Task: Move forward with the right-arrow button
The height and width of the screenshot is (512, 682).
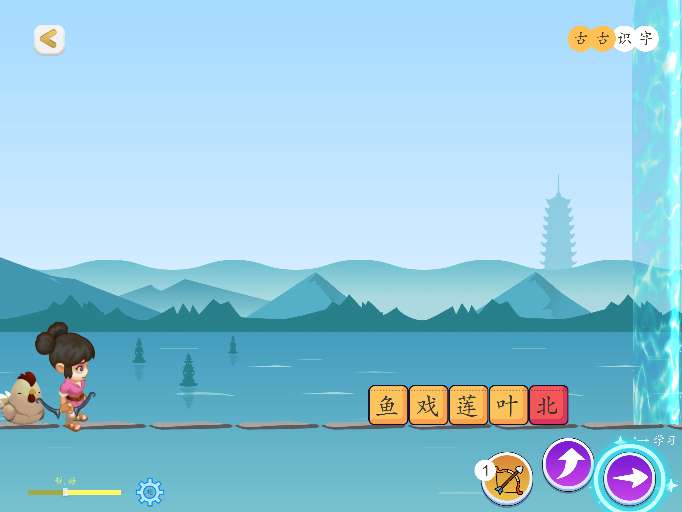Action: coord(630,478)
